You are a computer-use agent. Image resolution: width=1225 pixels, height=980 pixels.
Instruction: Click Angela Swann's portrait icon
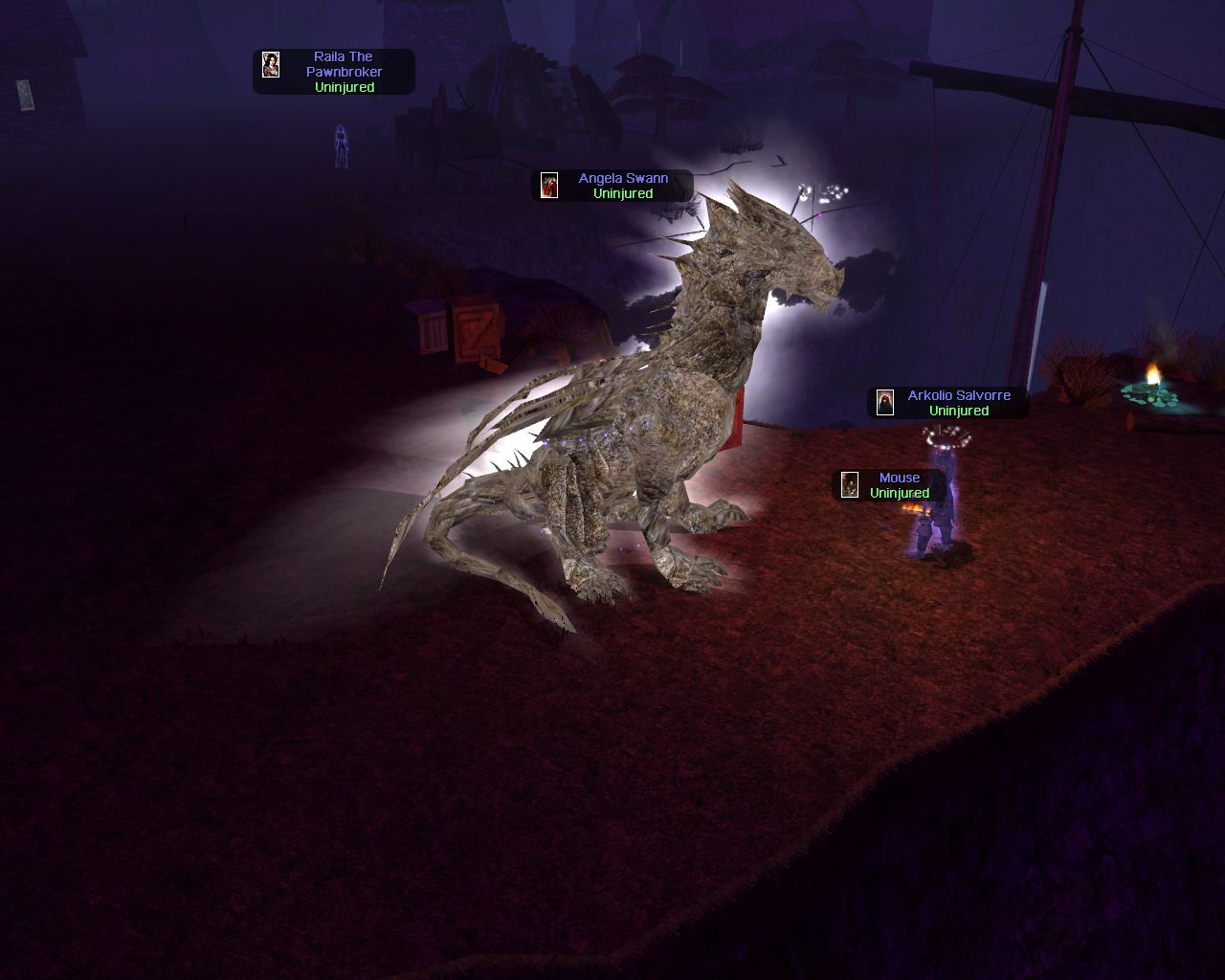[x=551, y=186]
